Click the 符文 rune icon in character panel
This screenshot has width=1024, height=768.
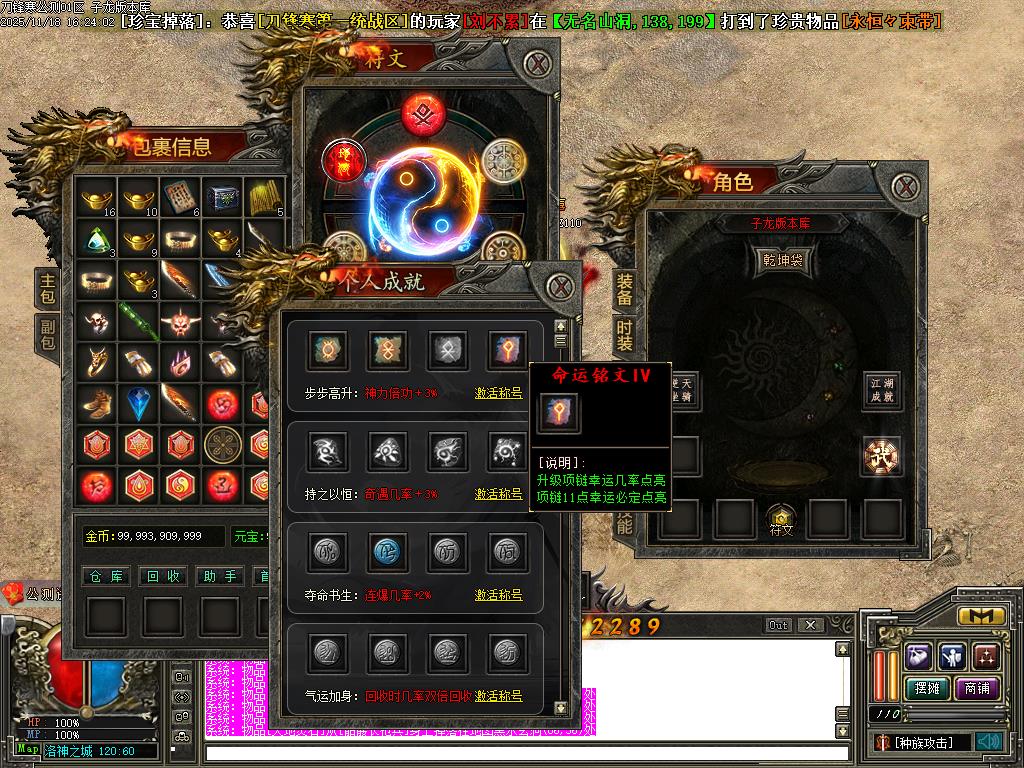(x=781, y=520)
